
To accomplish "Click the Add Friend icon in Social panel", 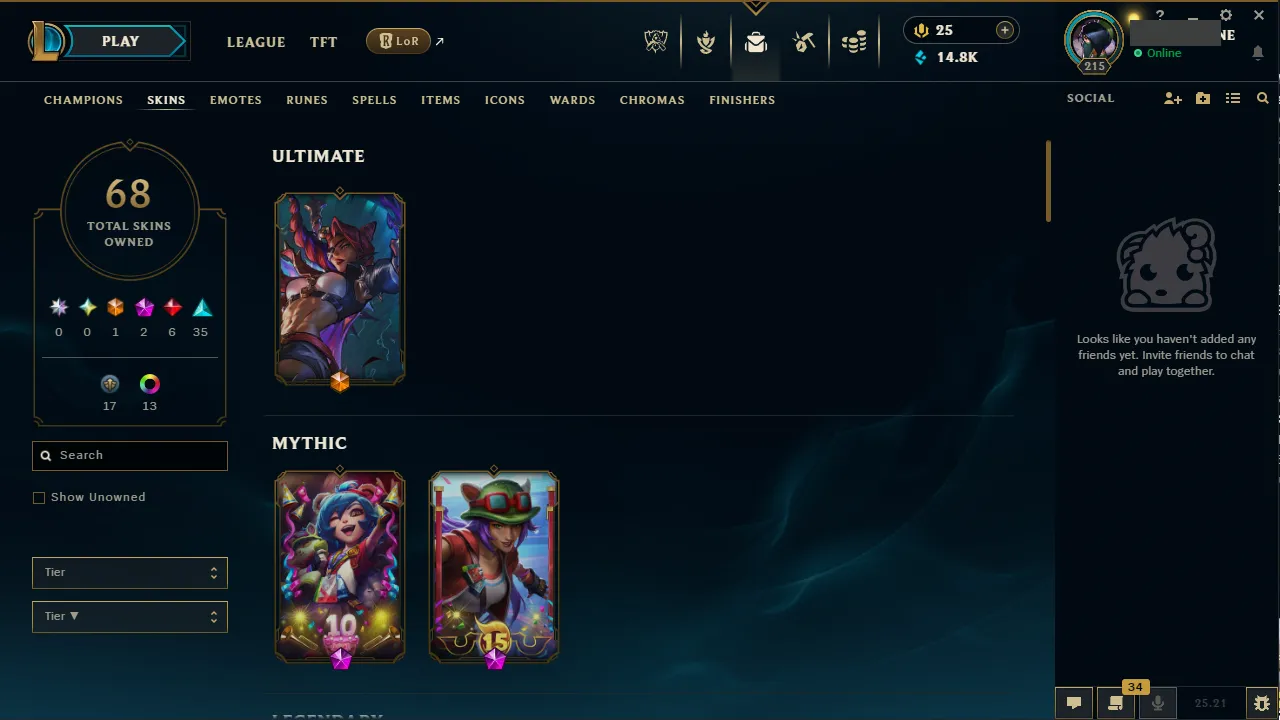I will click(1172, 98).
